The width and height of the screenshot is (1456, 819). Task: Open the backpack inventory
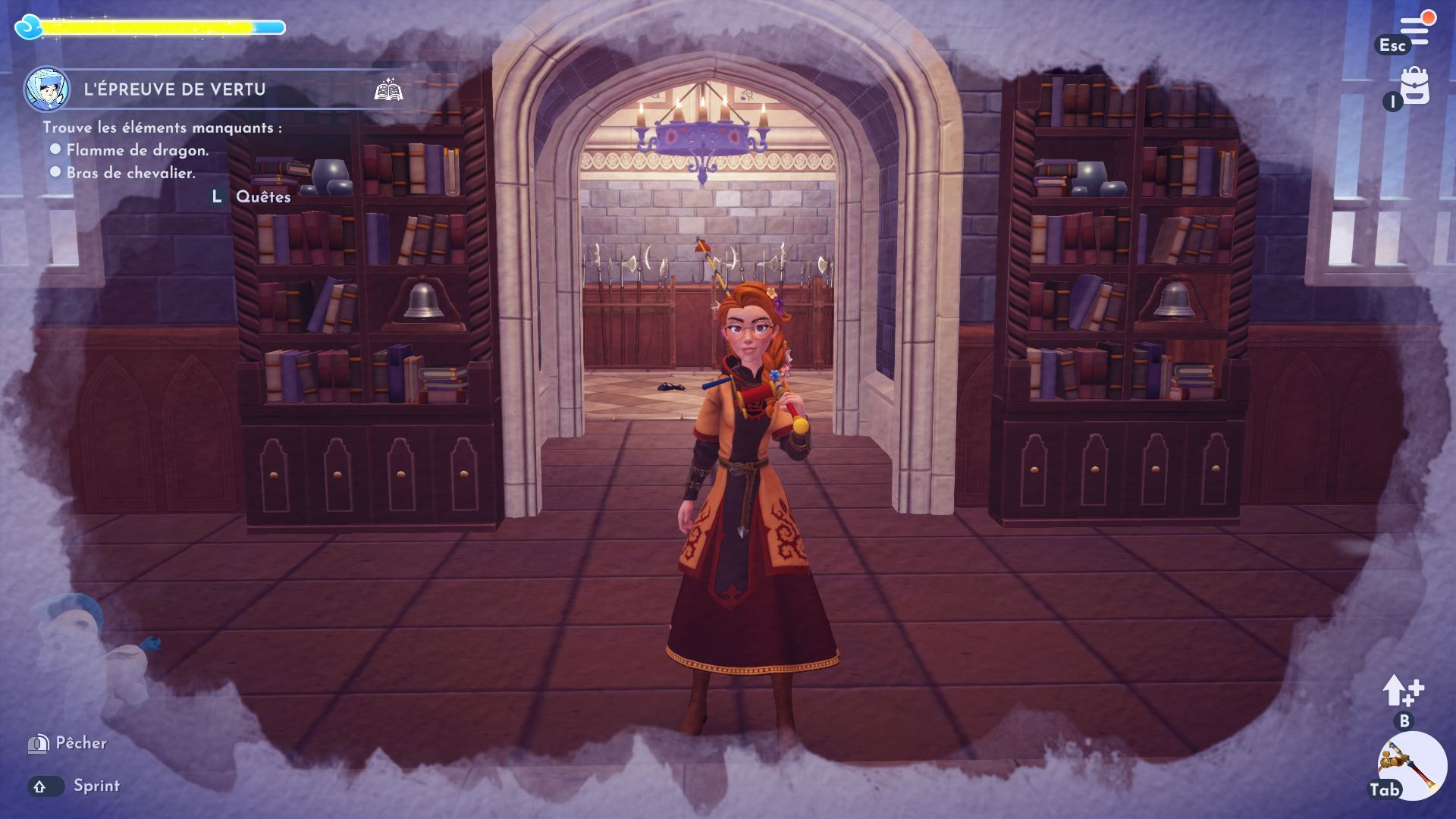(x=1415, y=86)
